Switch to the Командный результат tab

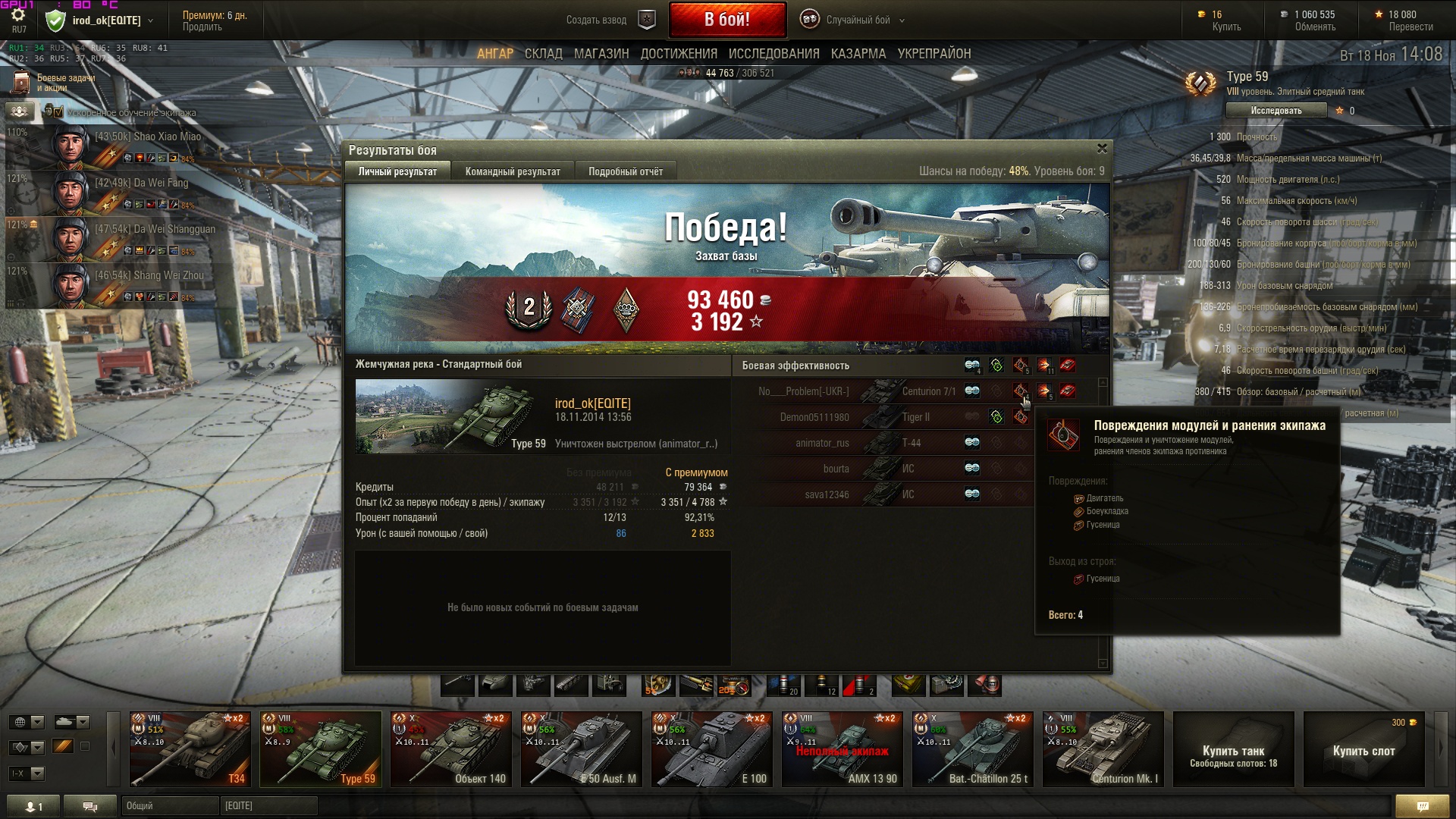[x=513, y=172]
